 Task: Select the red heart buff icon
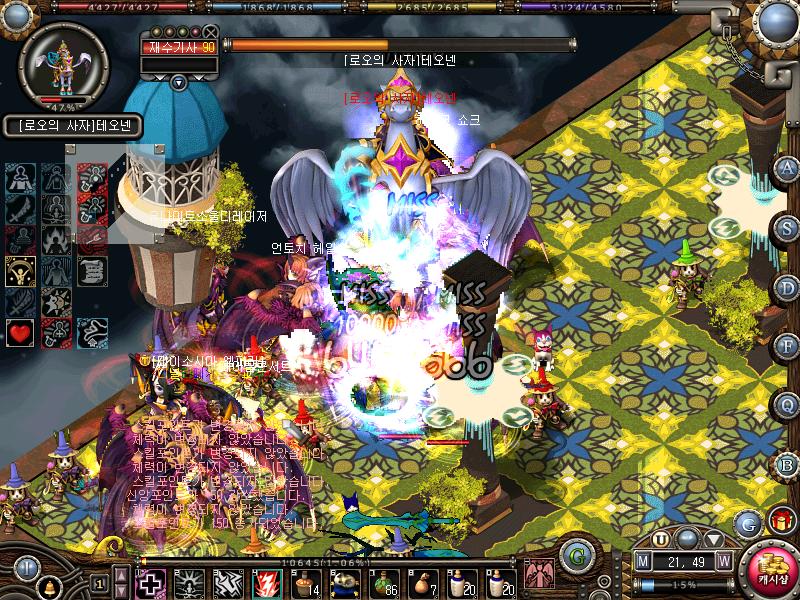[x=20, y=332]
